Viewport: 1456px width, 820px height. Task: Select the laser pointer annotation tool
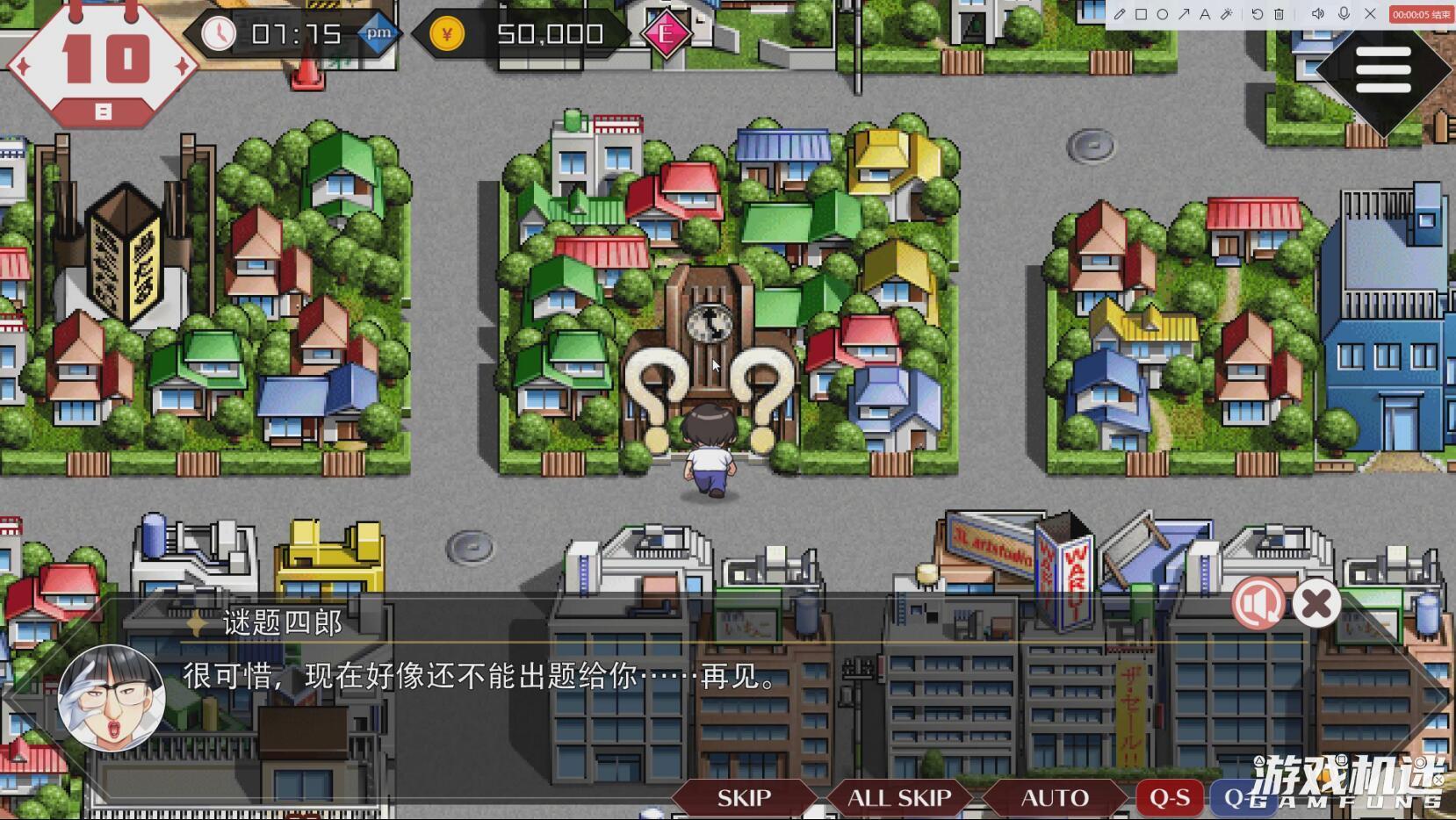(x=1228, y=14)
